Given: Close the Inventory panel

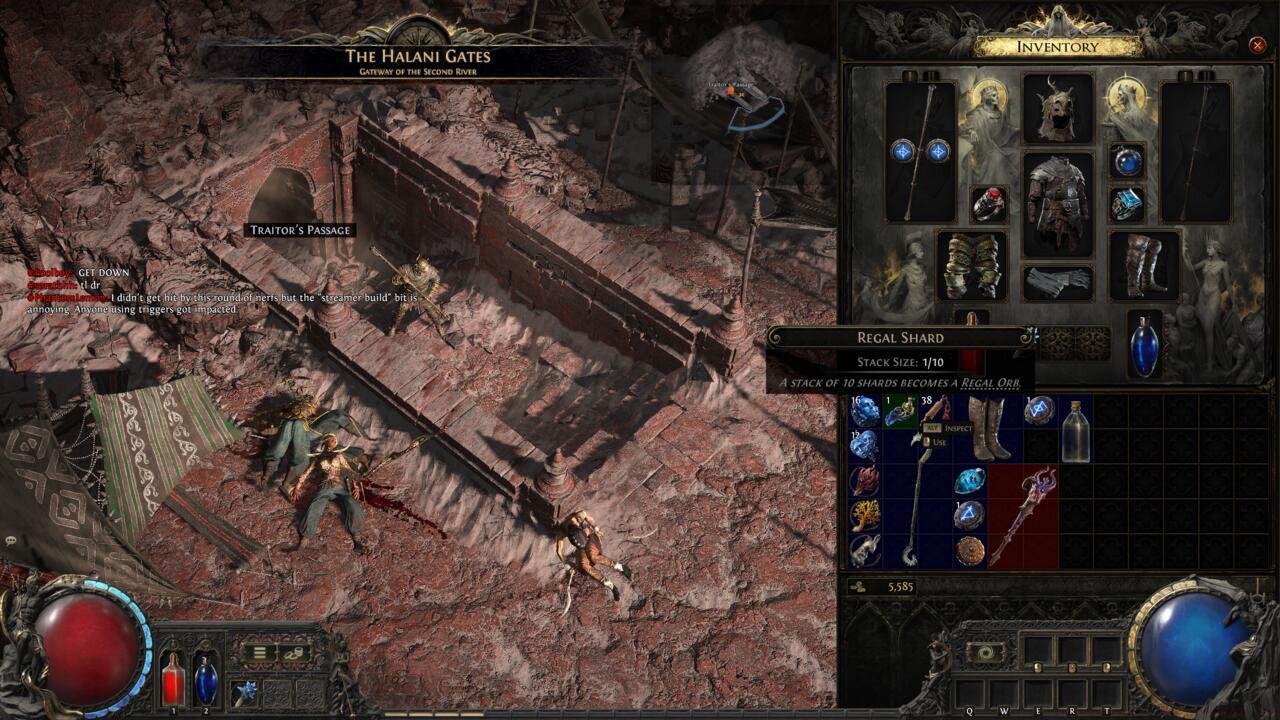Looking at the screenshot, I should pos(1257,45).
